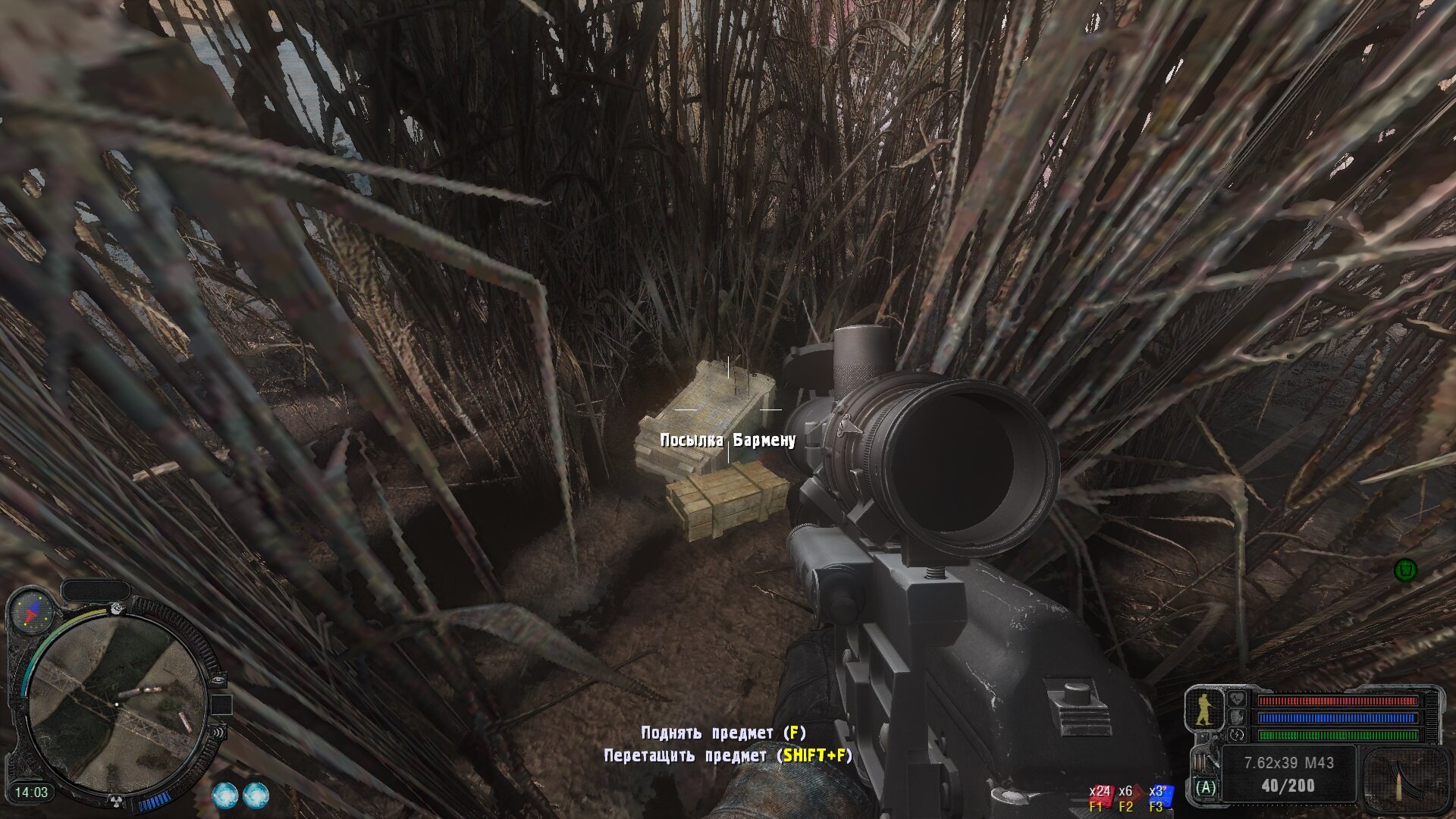Click the first glowing blue artifact orb
The width and height of the screenshot is (1456, 819).
224,795
